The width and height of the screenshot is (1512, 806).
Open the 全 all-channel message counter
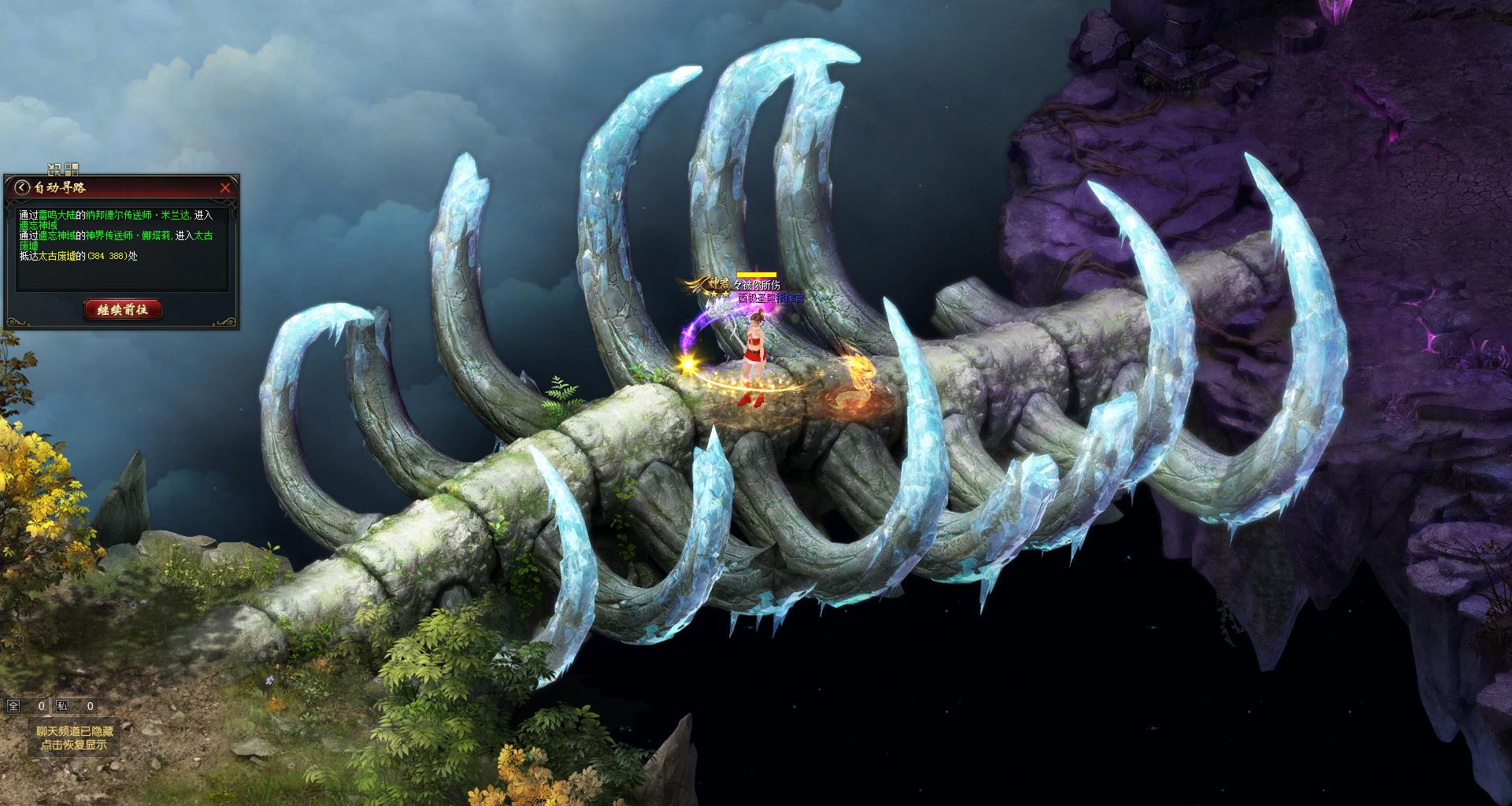click(x=13, y=706)
